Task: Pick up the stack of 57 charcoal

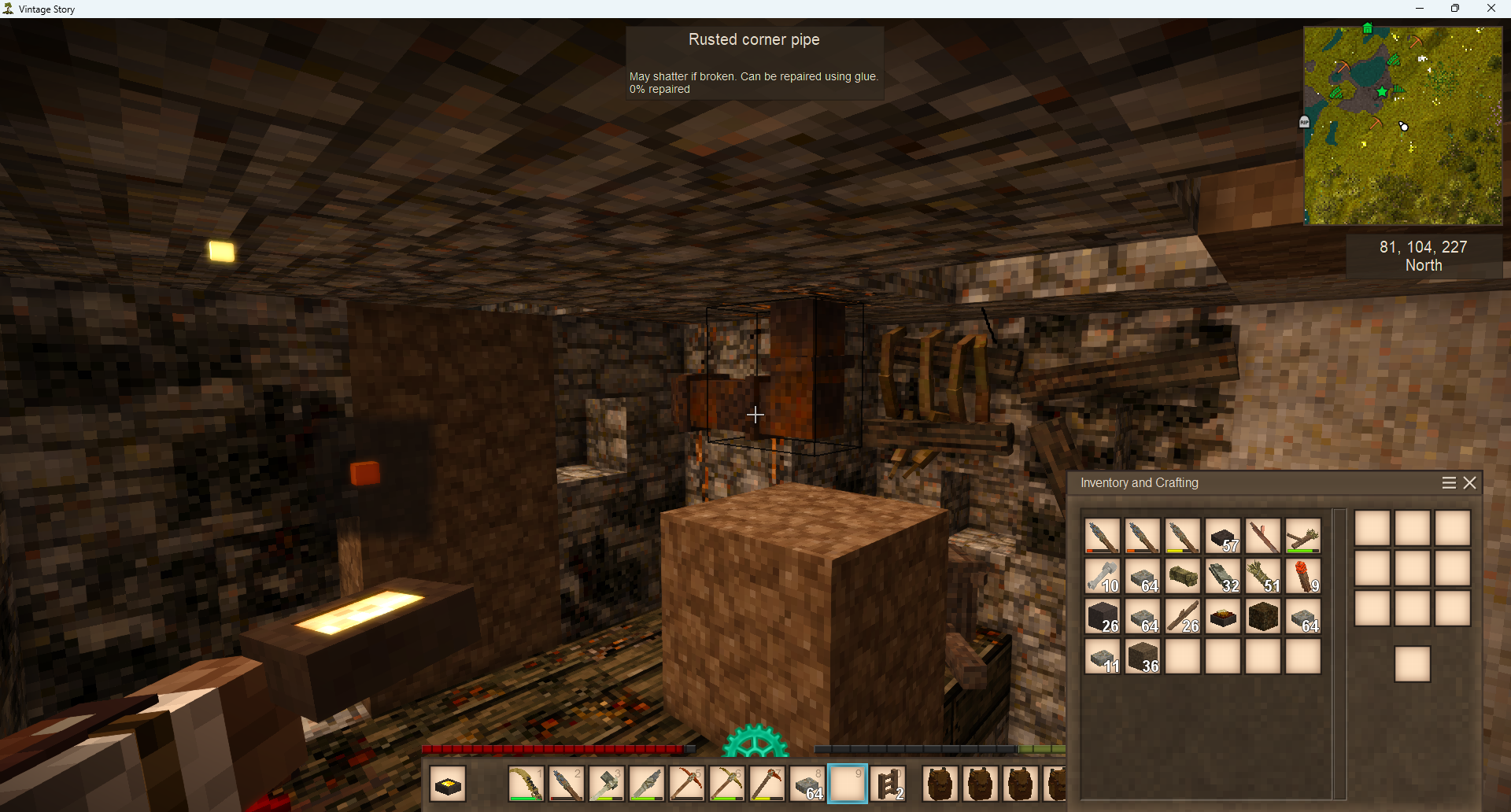Action: click(x=1223, y=537)
